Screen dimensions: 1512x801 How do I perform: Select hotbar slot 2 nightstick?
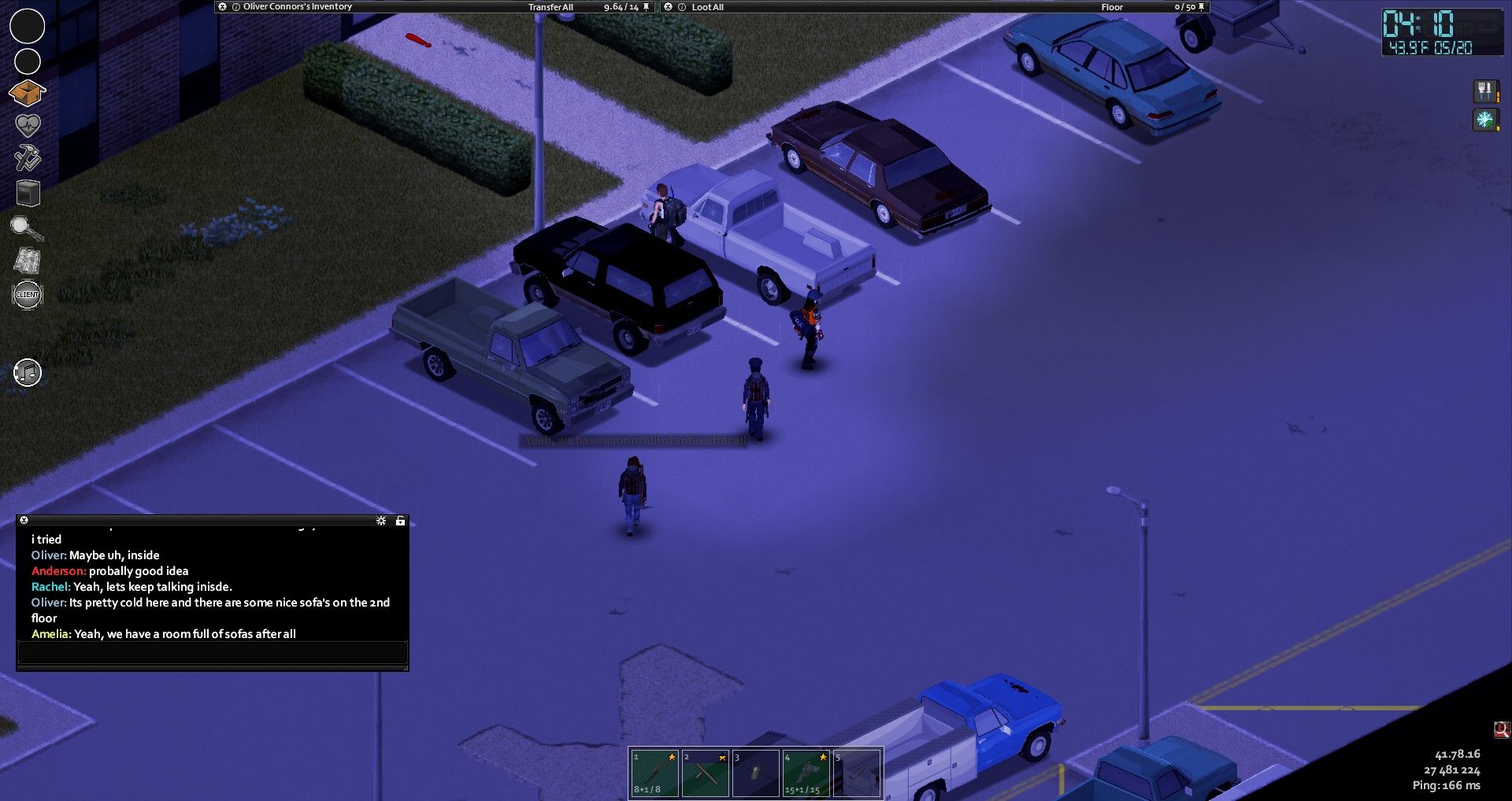tap(704, 773)
